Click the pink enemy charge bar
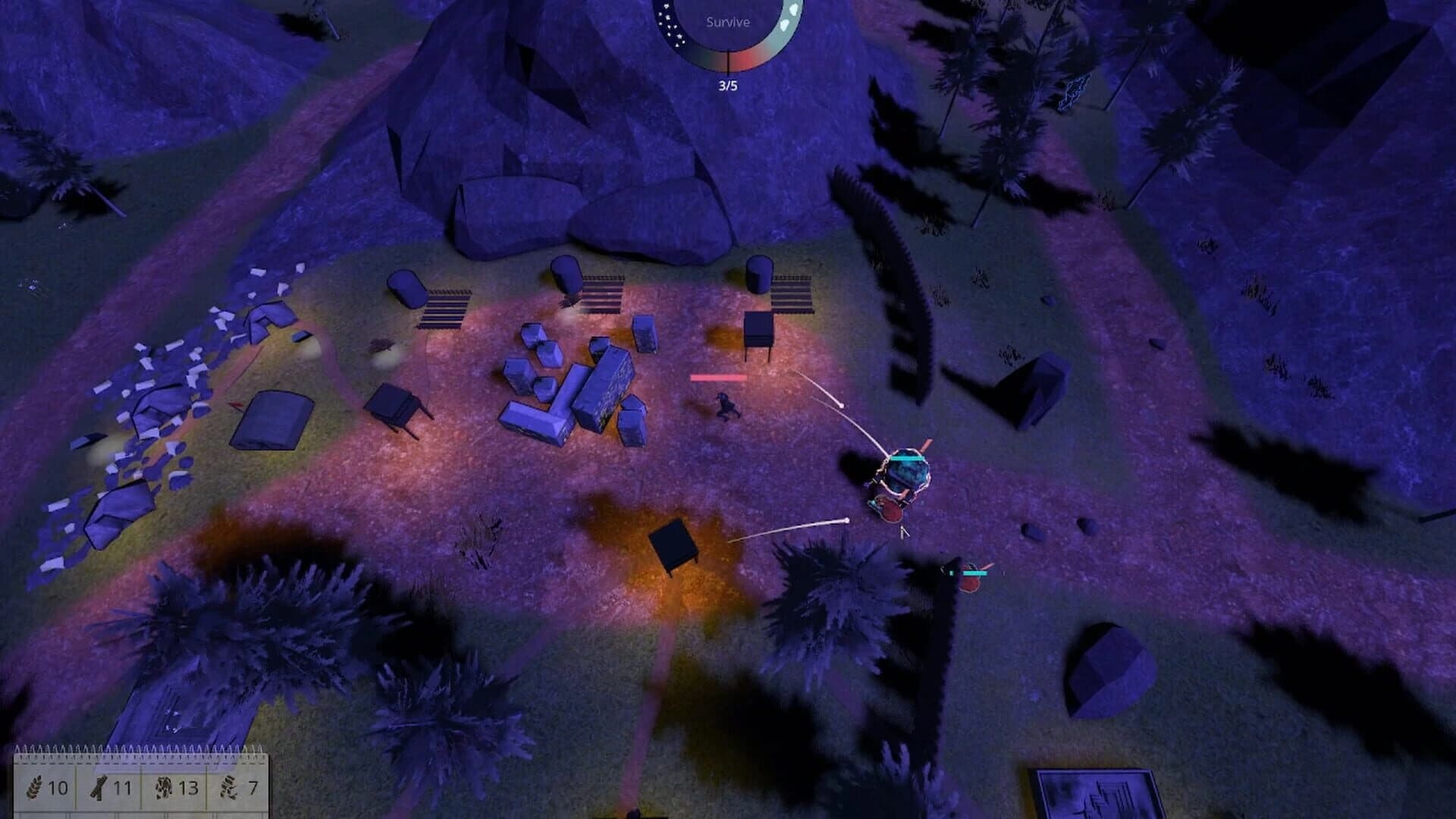This screenshot has width=1456, height=819. (x=719, y=376)
